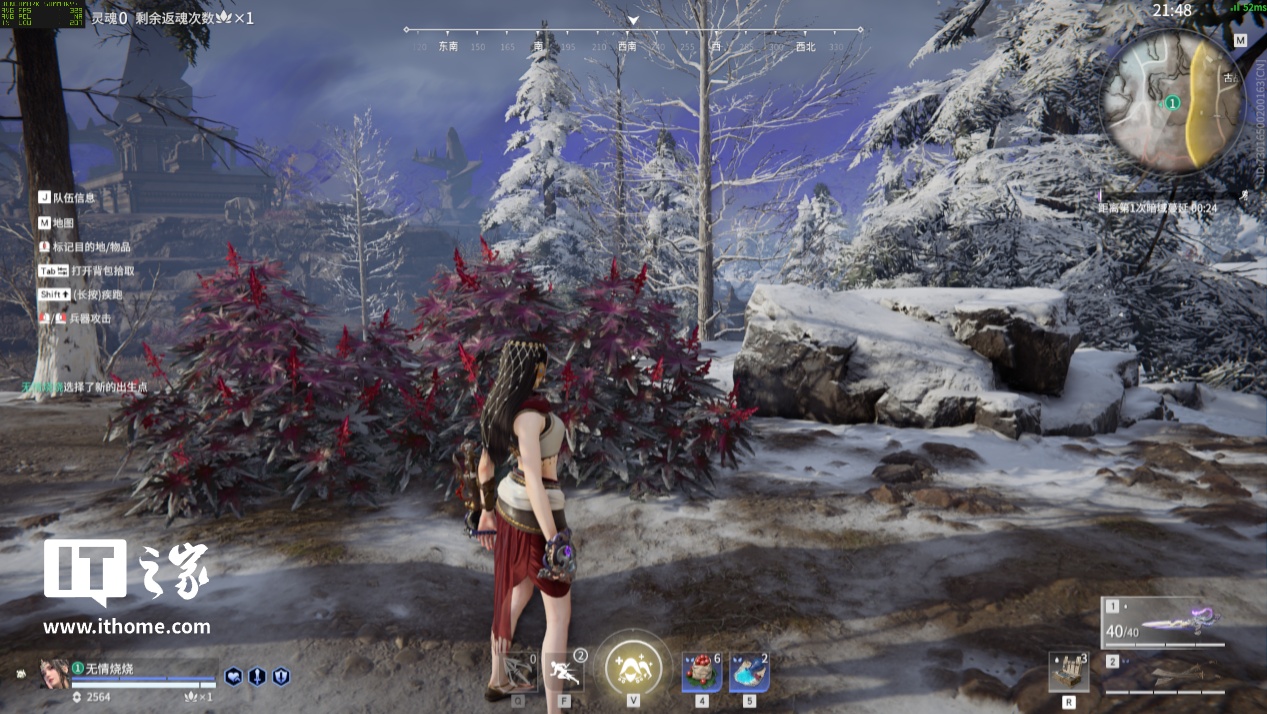The image size is (1267, 714).
Task: Use the blue powder pouch consumable
Action: point(749,672)
